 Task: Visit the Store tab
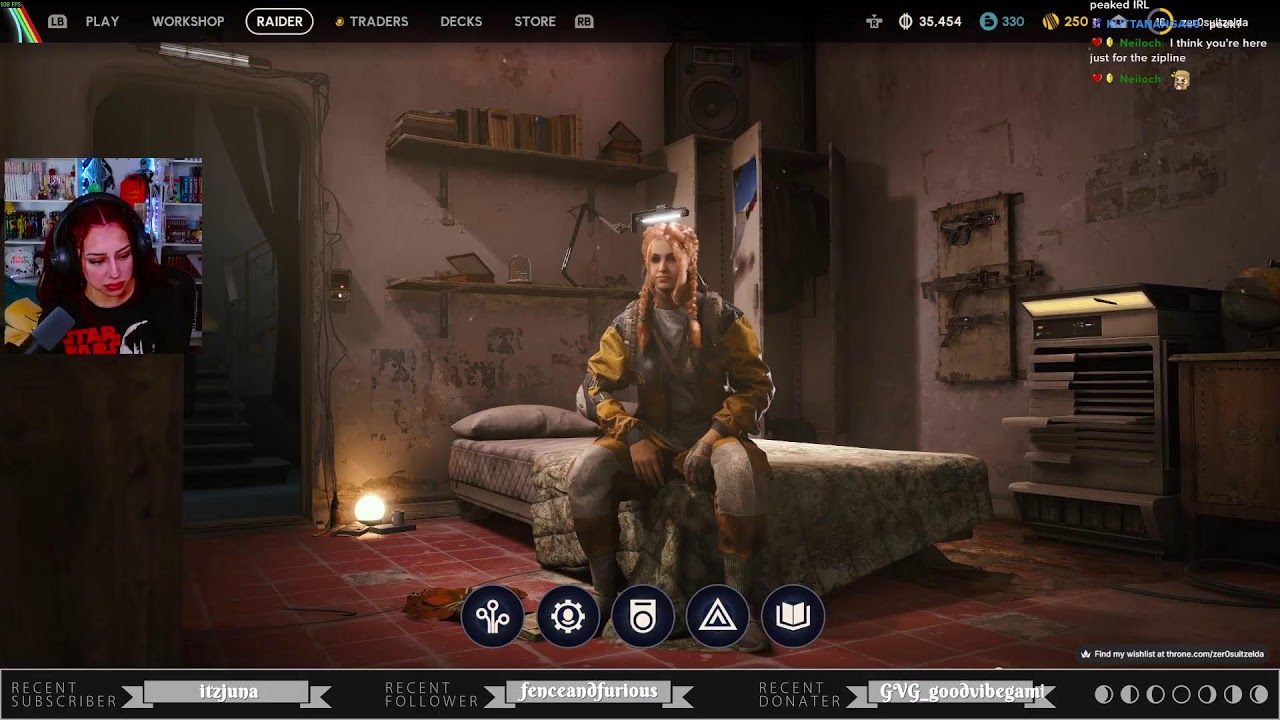pyautogui.click(x=535, y=21)
